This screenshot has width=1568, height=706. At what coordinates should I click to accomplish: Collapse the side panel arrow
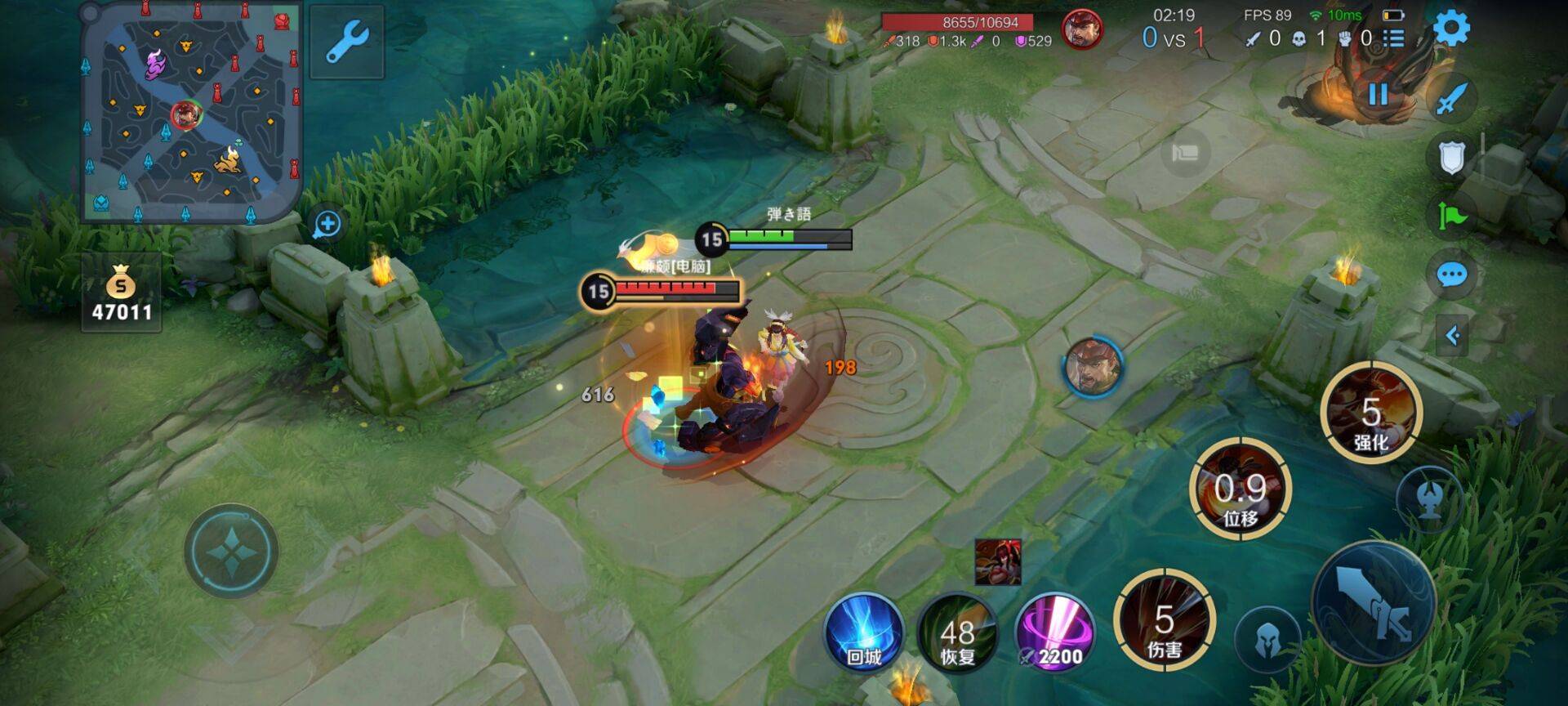tap(1452, 335)
